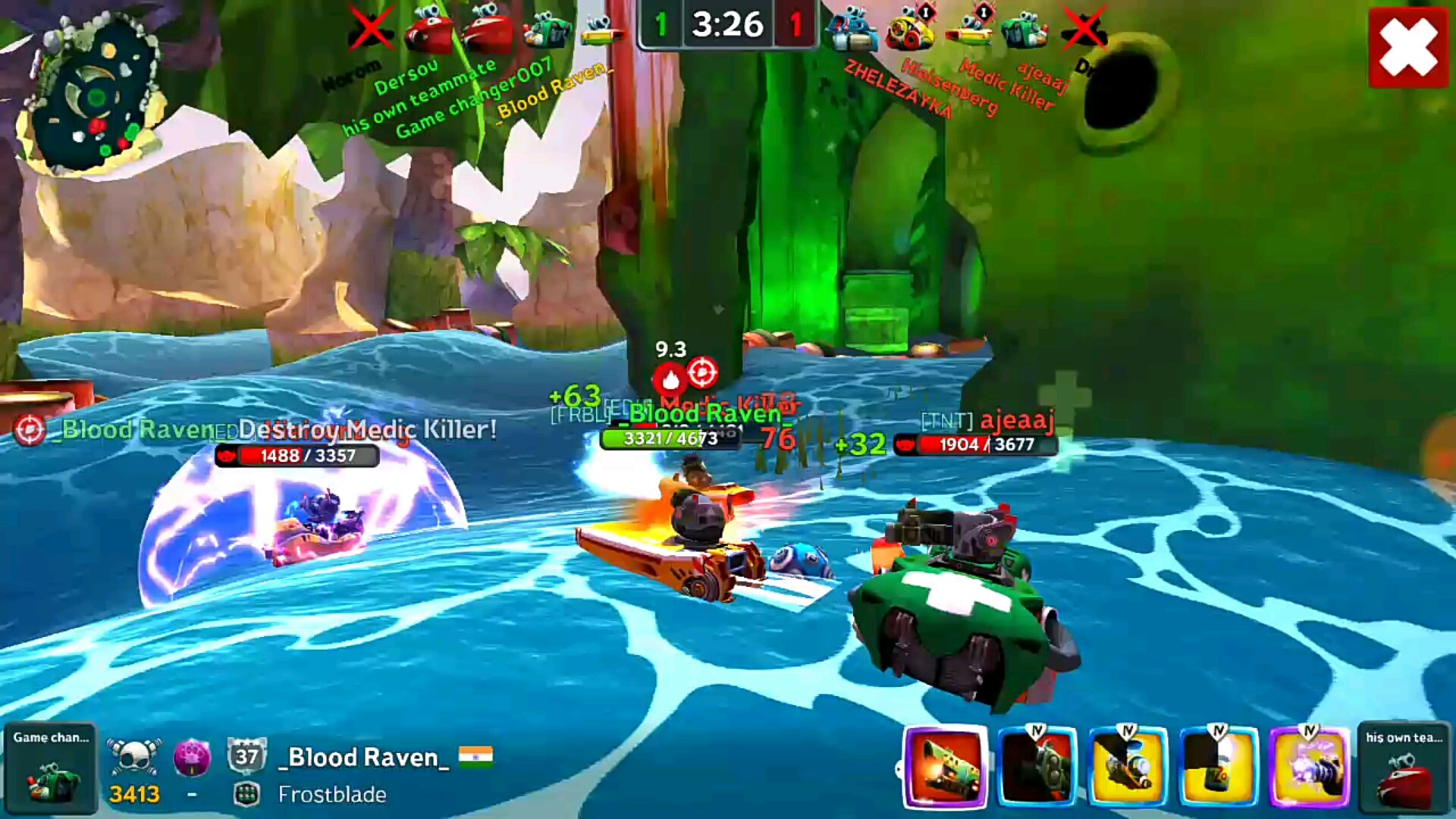The height and width of the screenshot is (819, 1456).
Task: Close the spectator view with the X
Action: [x=1407, y=48]
